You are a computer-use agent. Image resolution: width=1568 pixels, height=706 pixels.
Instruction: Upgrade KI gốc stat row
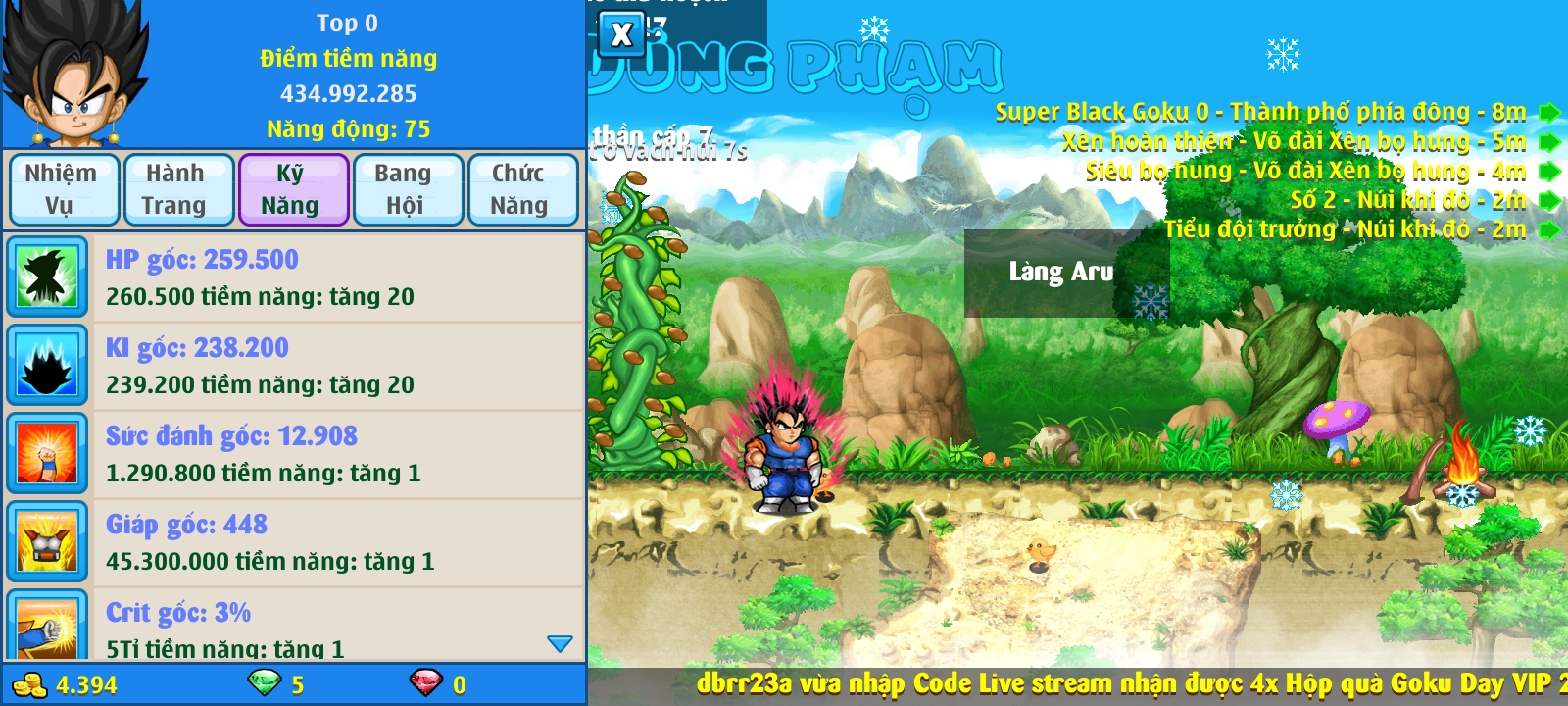(294, 366)
